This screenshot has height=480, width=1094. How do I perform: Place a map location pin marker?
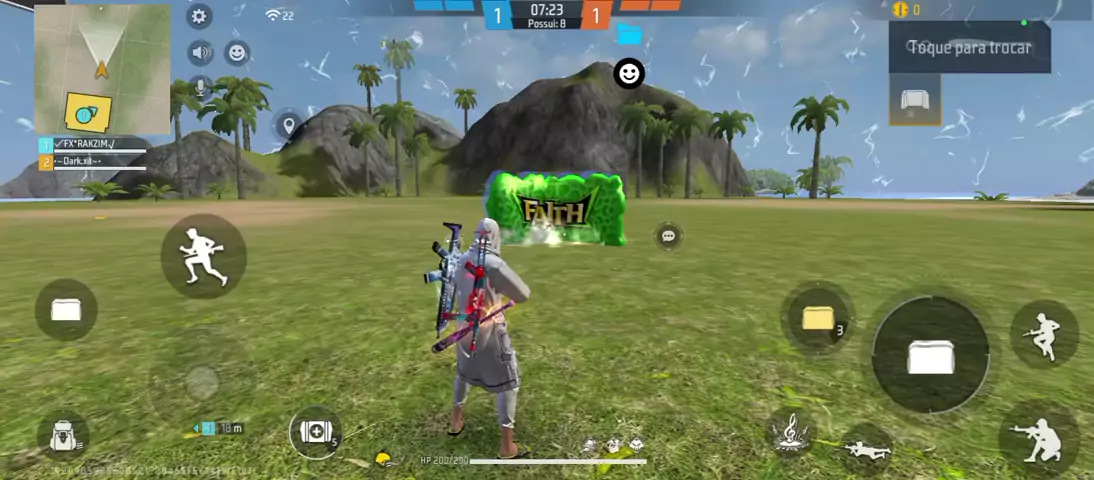tap(288, 125)
